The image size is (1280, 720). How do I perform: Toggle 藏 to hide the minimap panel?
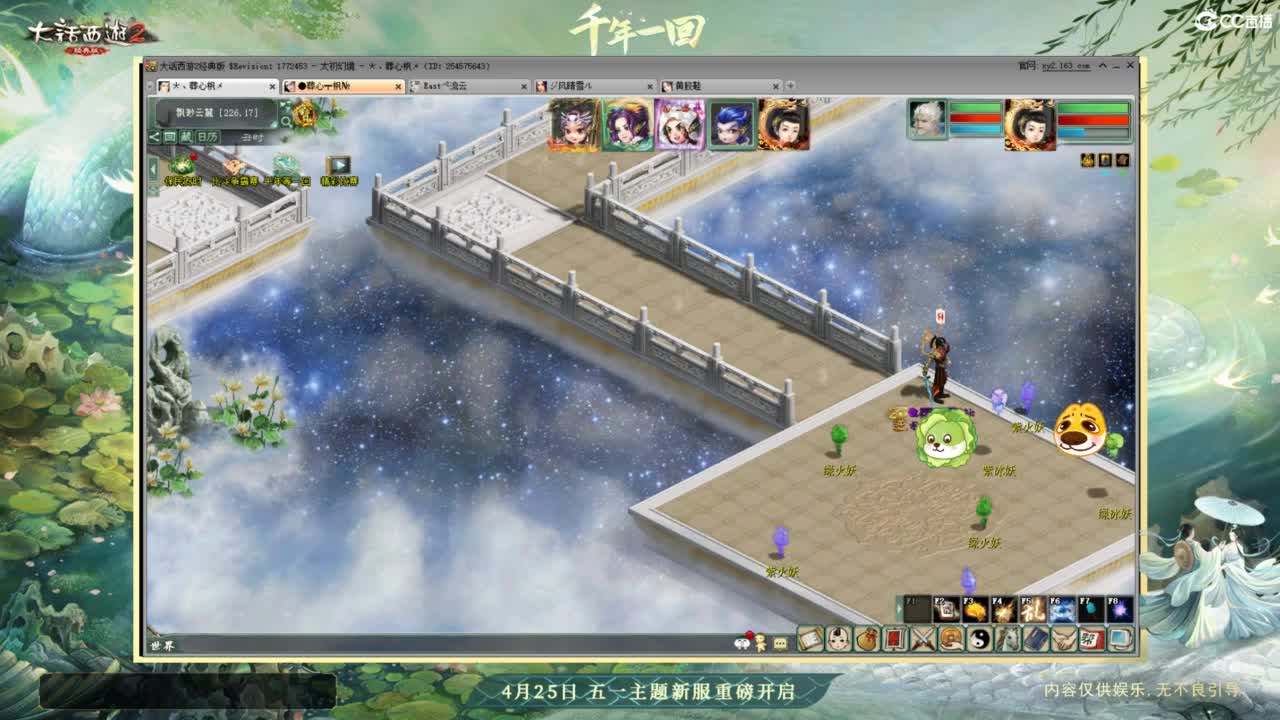pos(186,137)
